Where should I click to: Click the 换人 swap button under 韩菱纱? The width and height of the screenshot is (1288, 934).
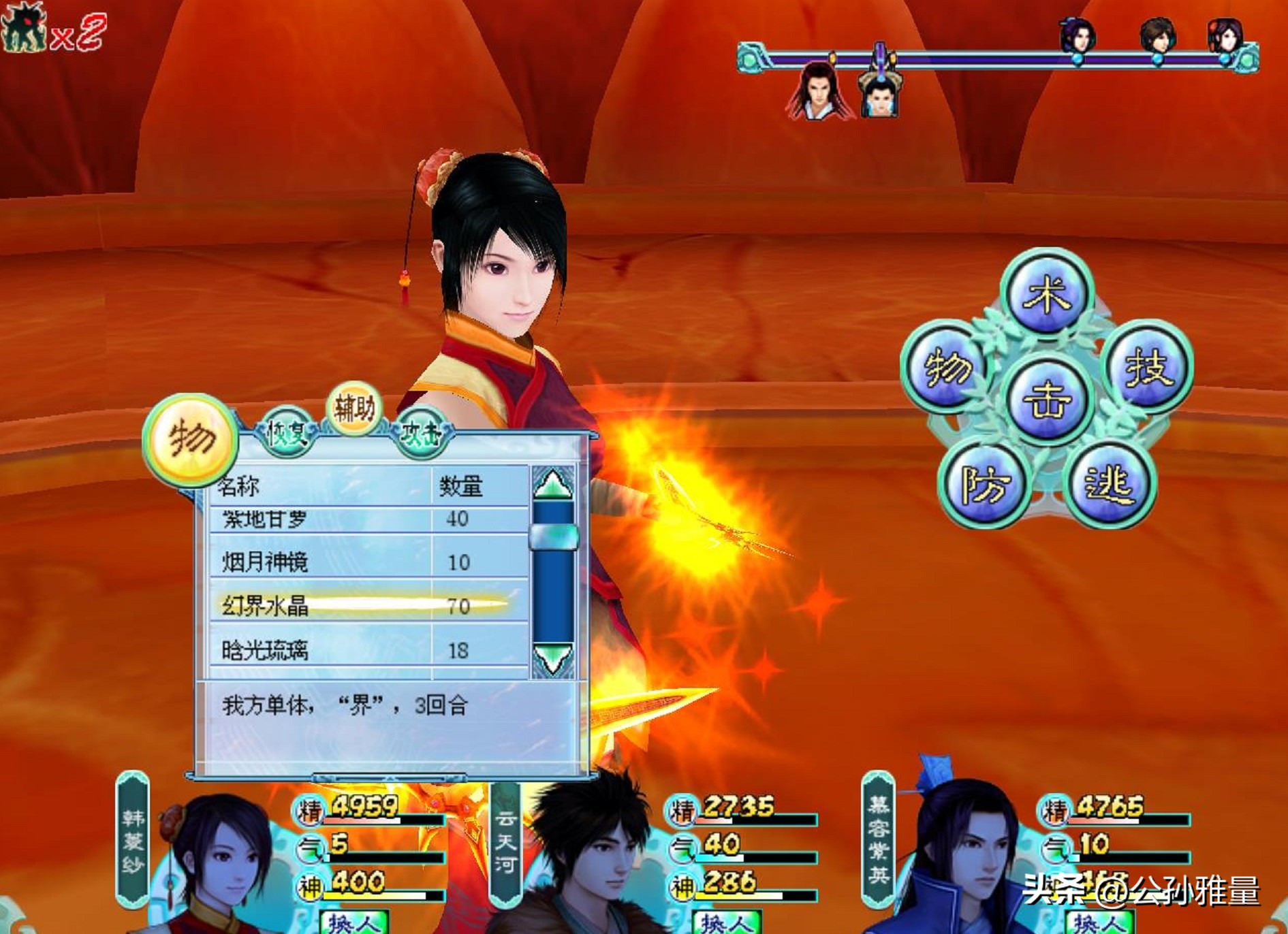tap(354, 922)
